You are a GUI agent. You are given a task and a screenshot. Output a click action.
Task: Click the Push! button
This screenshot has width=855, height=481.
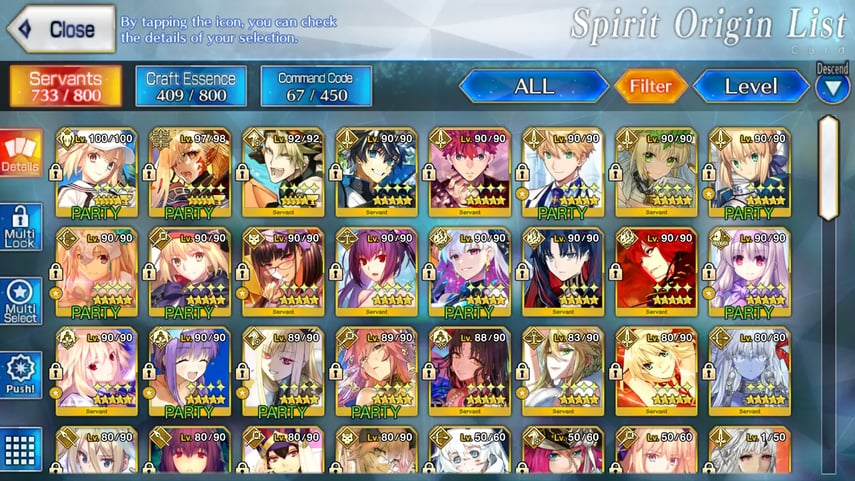click(x=21, y=375)
